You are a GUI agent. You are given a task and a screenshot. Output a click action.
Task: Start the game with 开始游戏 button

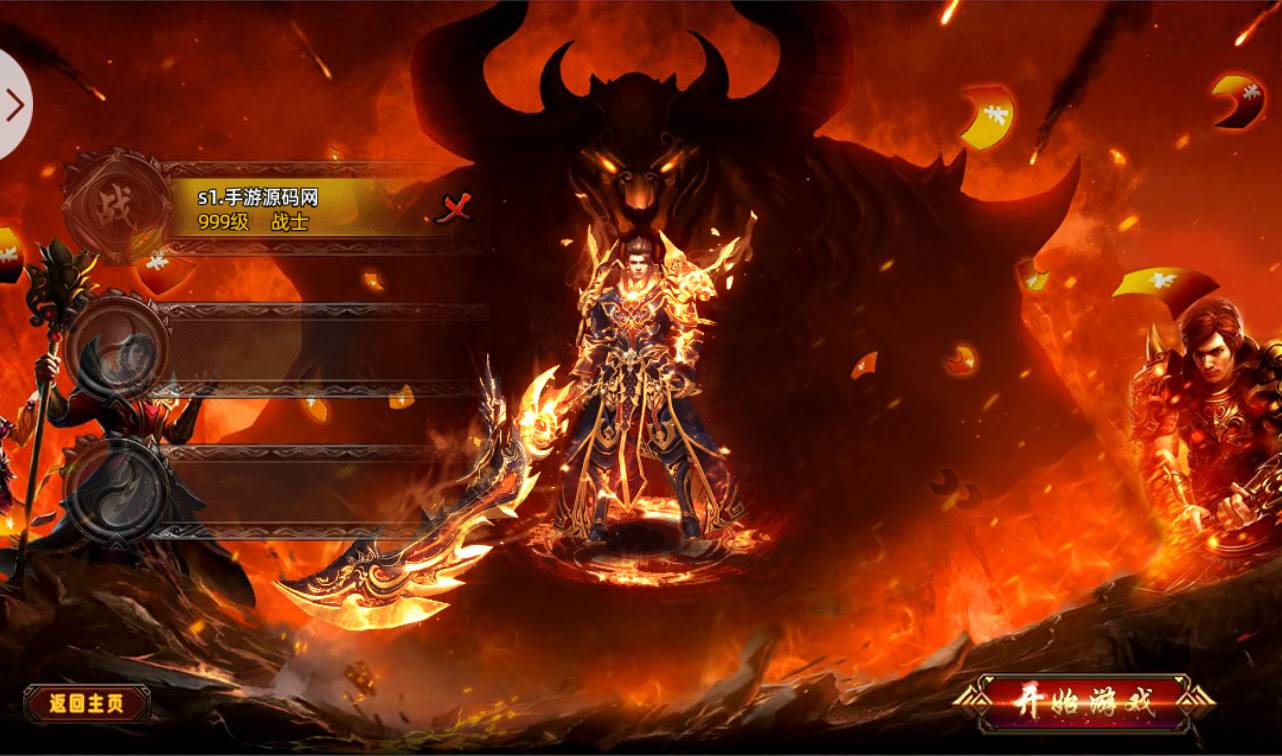coord(1084,701)
